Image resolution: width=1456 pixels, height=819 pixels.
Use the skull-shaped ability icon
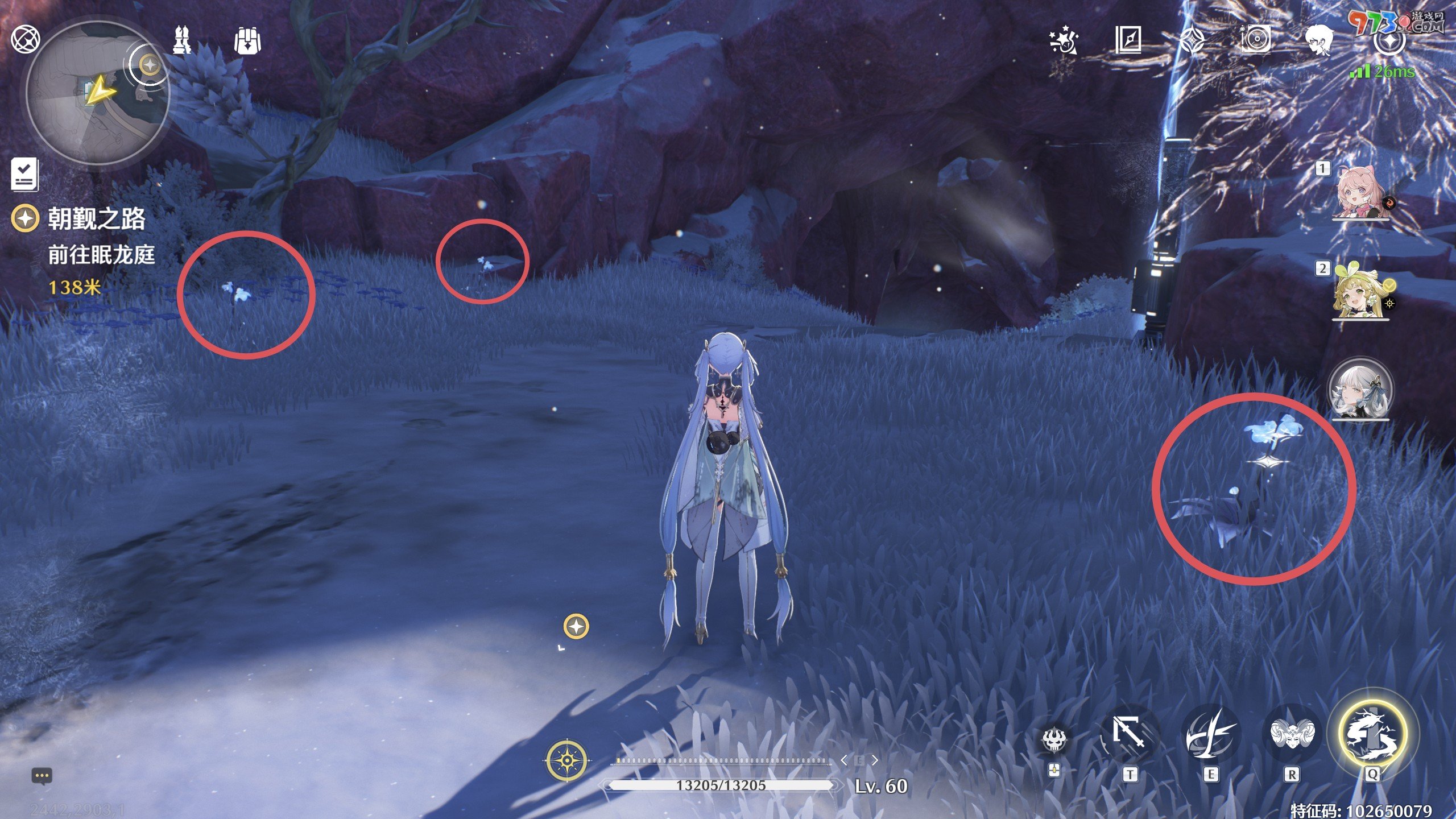(x=1054, y=739)
